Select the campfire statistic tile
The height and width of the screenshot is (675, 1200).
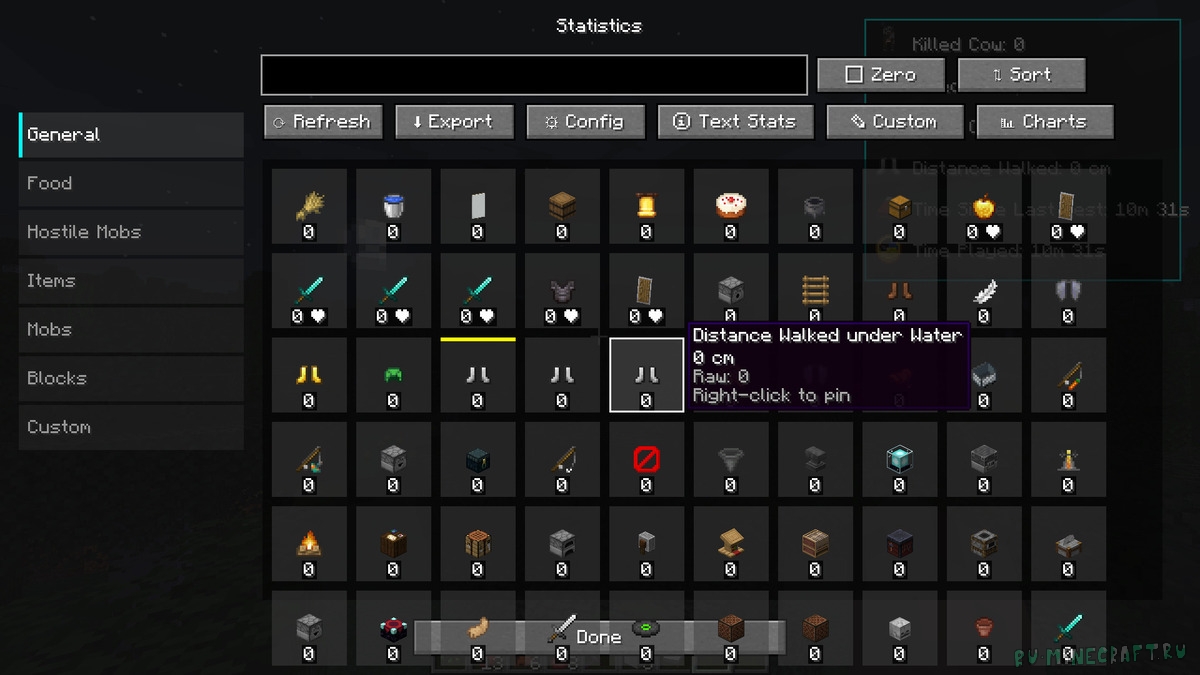pos(308,544)
